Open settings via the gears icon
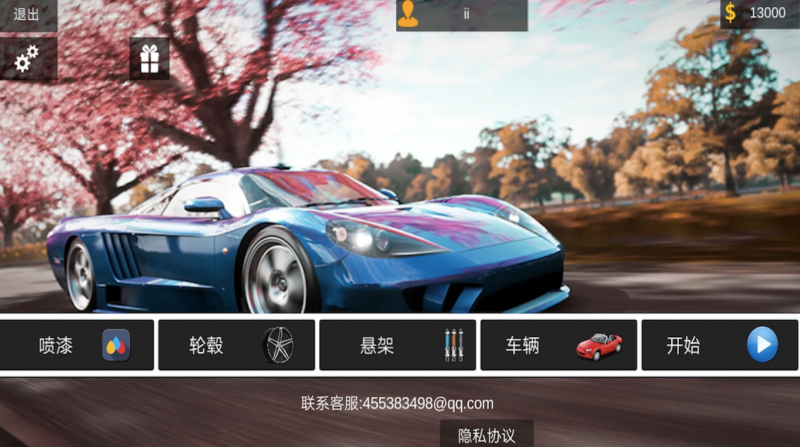 tap(27, 60)
